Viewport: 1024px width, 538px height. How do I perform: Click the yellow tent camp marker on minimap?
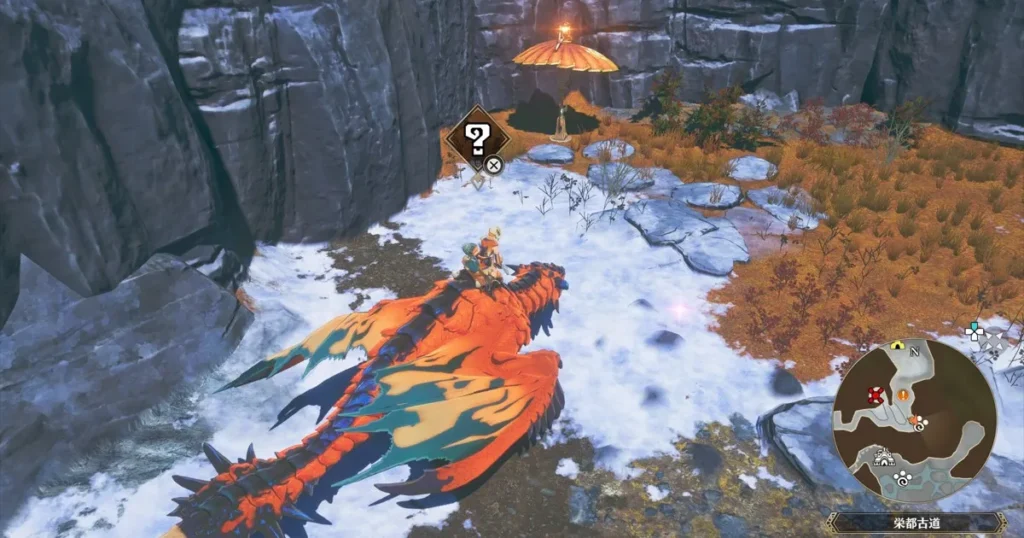click(x=898, y=346)
